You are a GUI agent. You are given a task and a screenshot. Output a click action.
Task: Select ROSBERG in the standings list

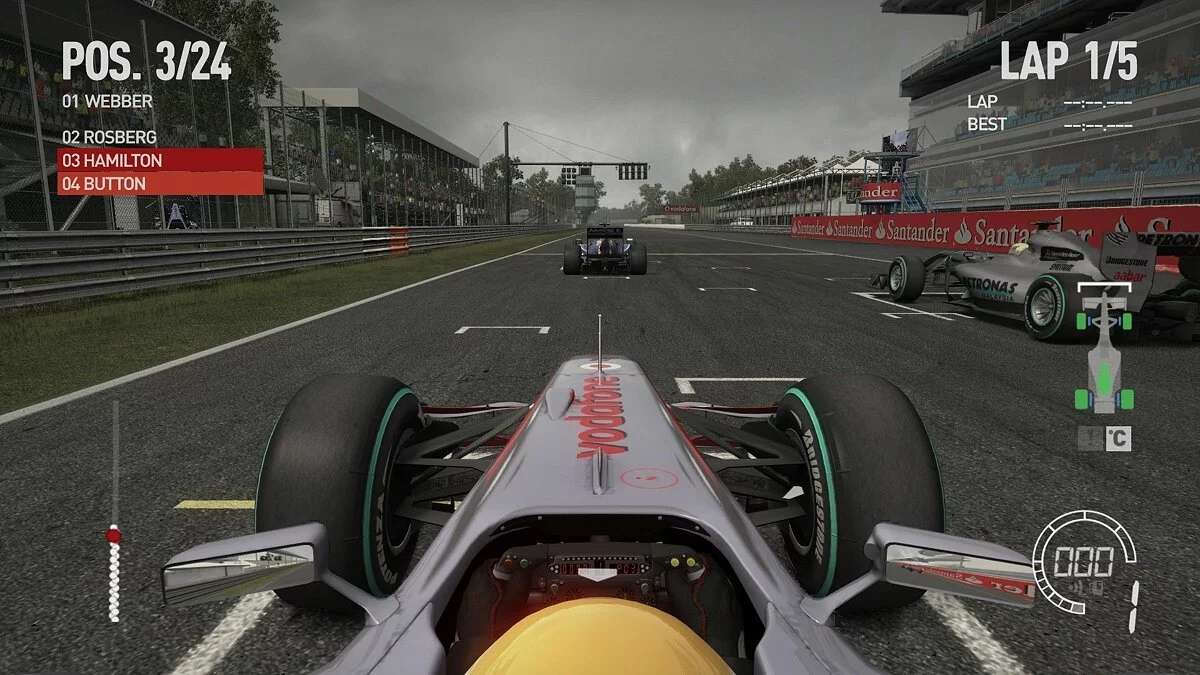click(109, 137)
